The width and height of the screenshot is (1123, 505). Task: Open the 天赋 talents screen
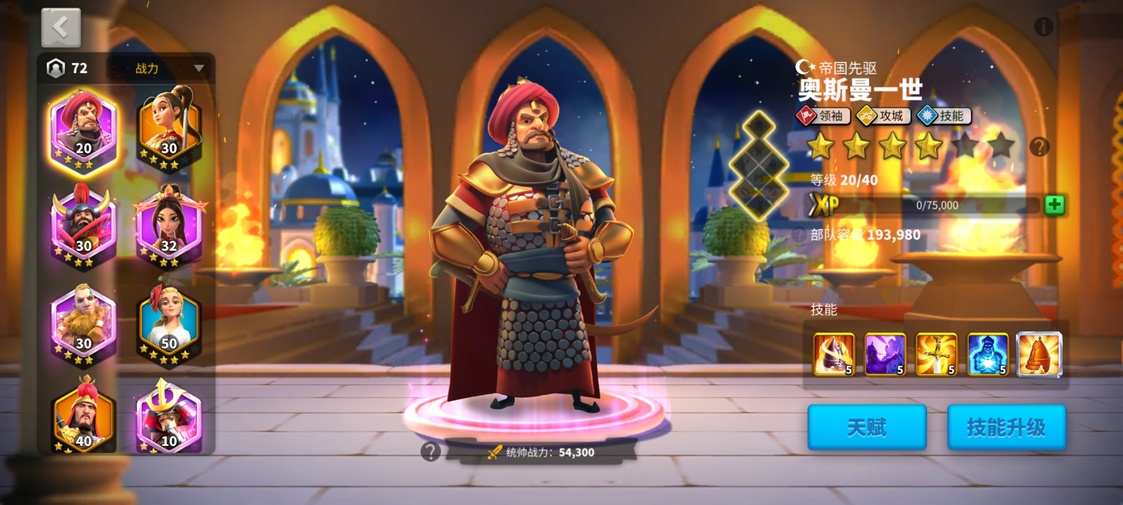pyautogui.click(x=867, y=428)
